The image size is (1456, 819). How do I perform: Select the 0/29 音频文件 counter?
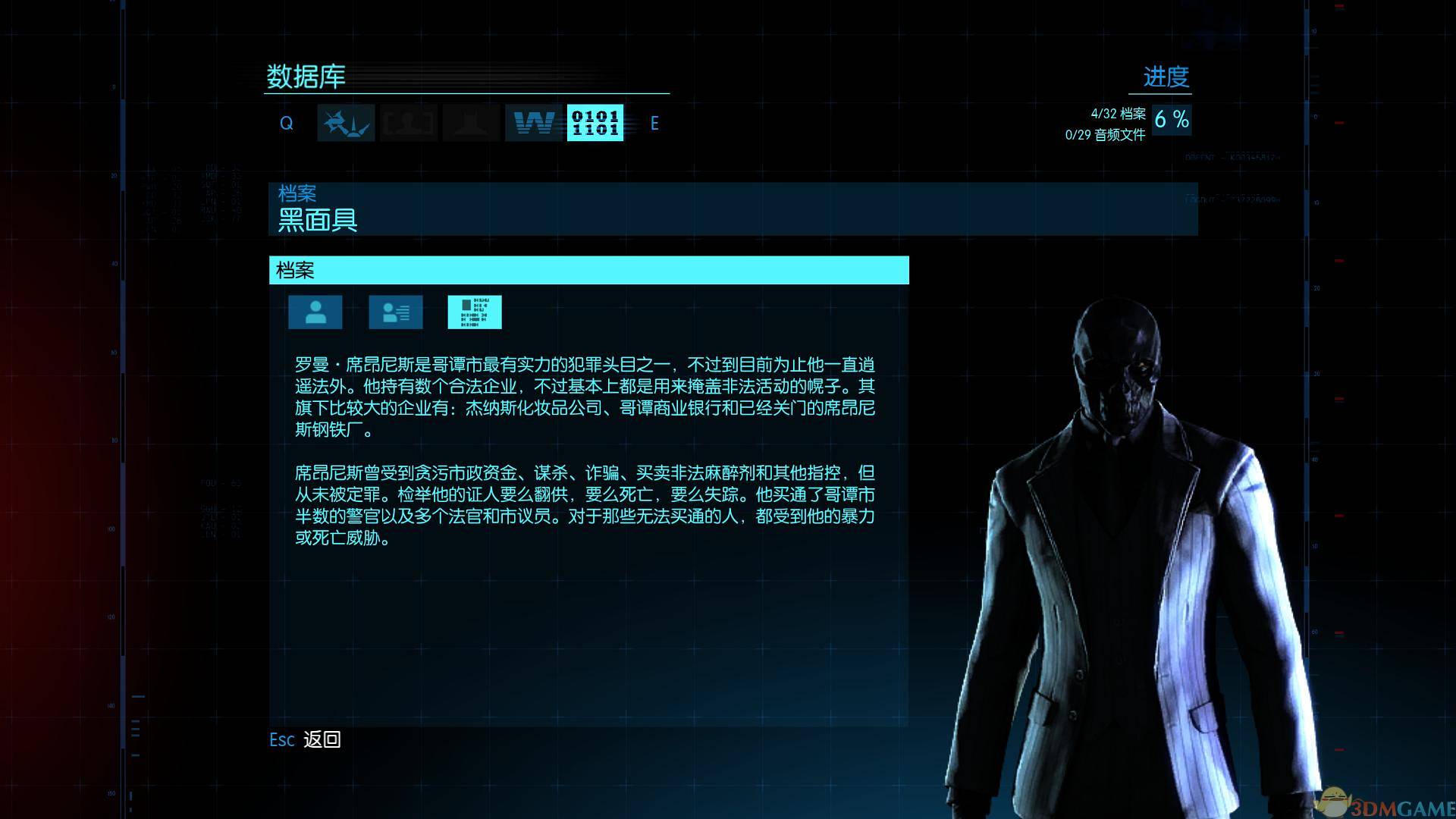[1106, 136]
